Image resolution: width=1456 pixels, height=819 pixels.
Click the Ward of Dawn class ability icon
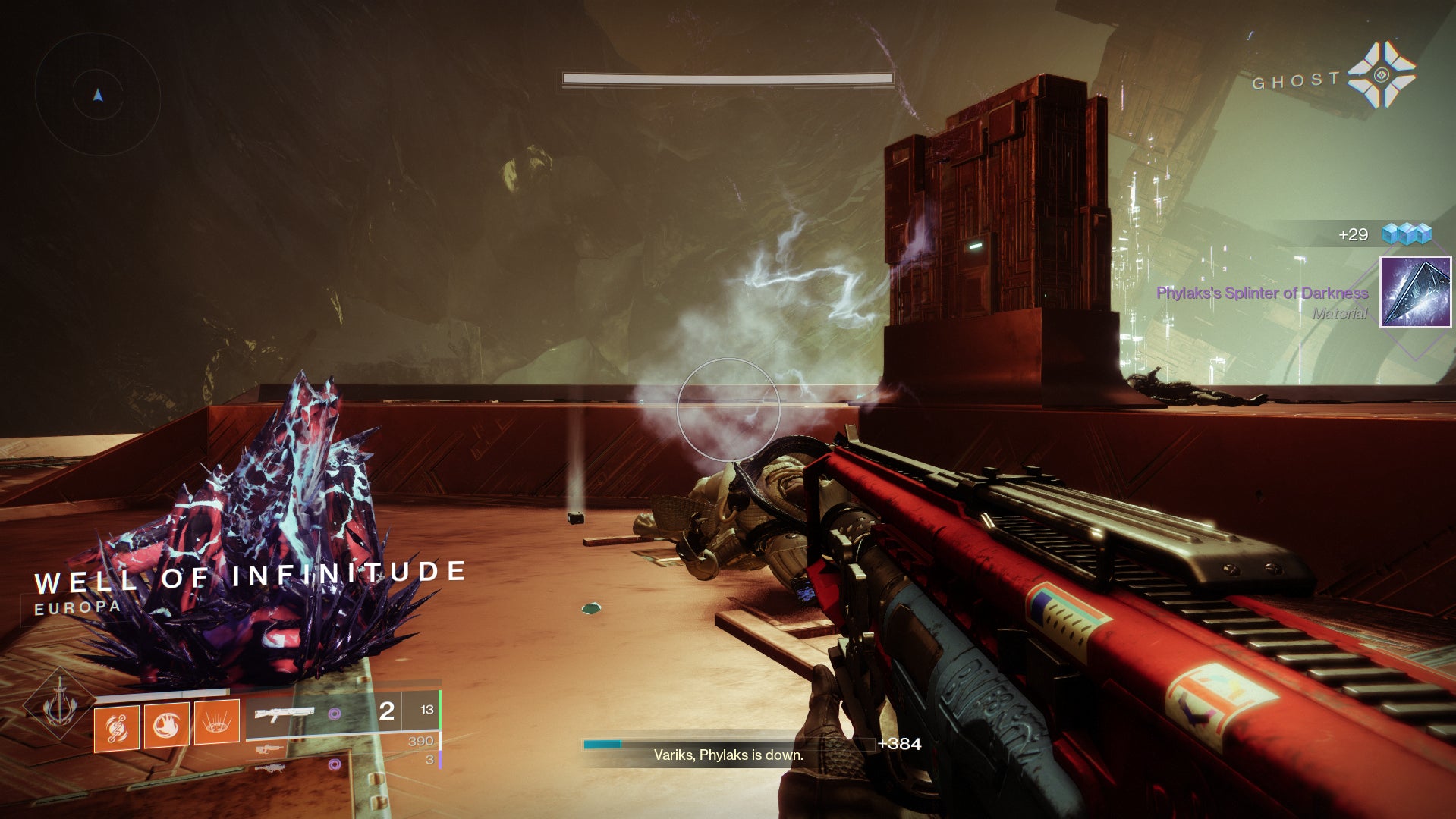point(215,721)
